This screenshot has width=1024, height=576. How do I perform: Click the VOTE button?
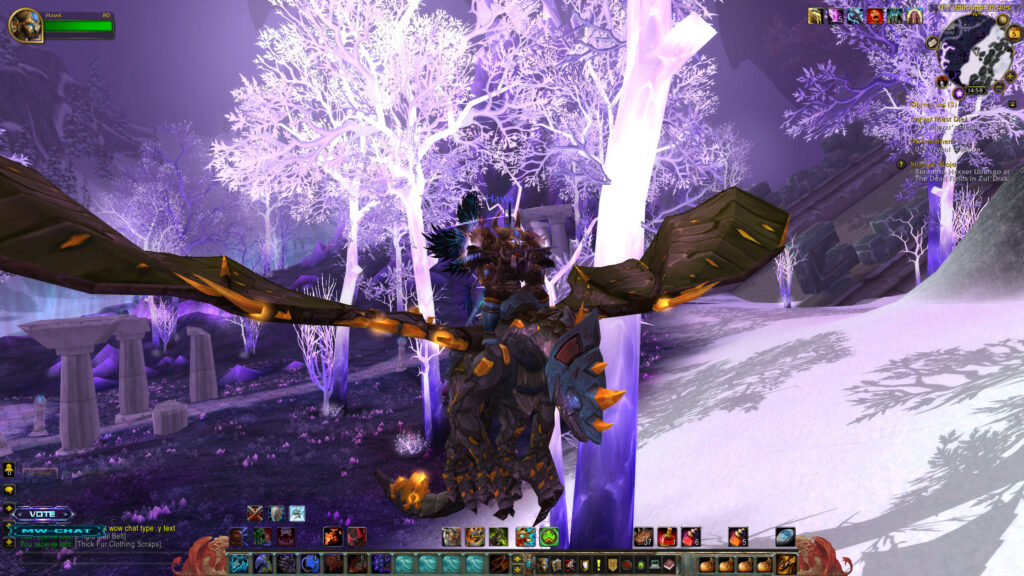[x=43, y=514]
